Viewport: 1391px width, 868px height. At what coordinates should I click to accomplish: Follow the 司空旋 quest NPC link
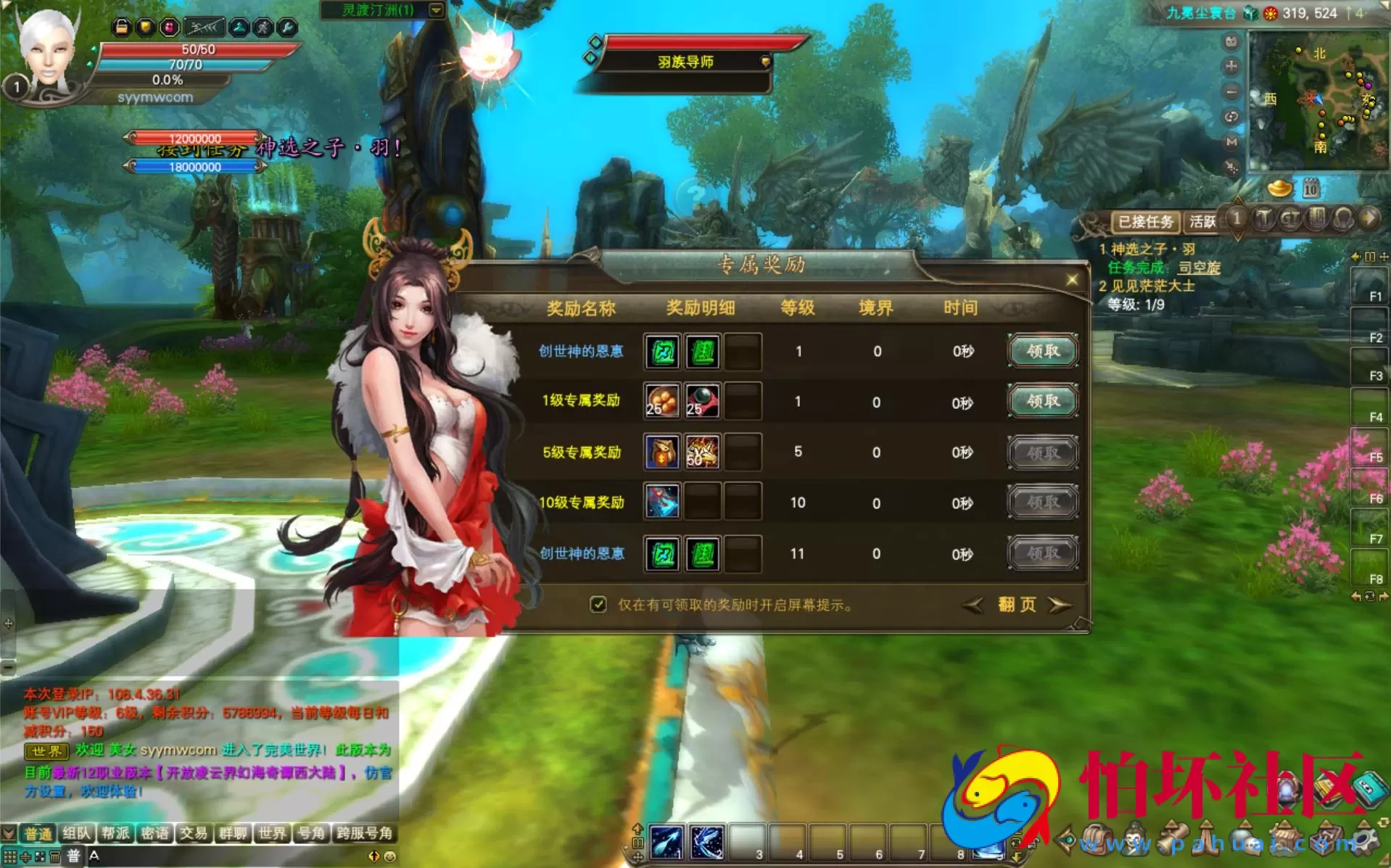(1199, 268)
